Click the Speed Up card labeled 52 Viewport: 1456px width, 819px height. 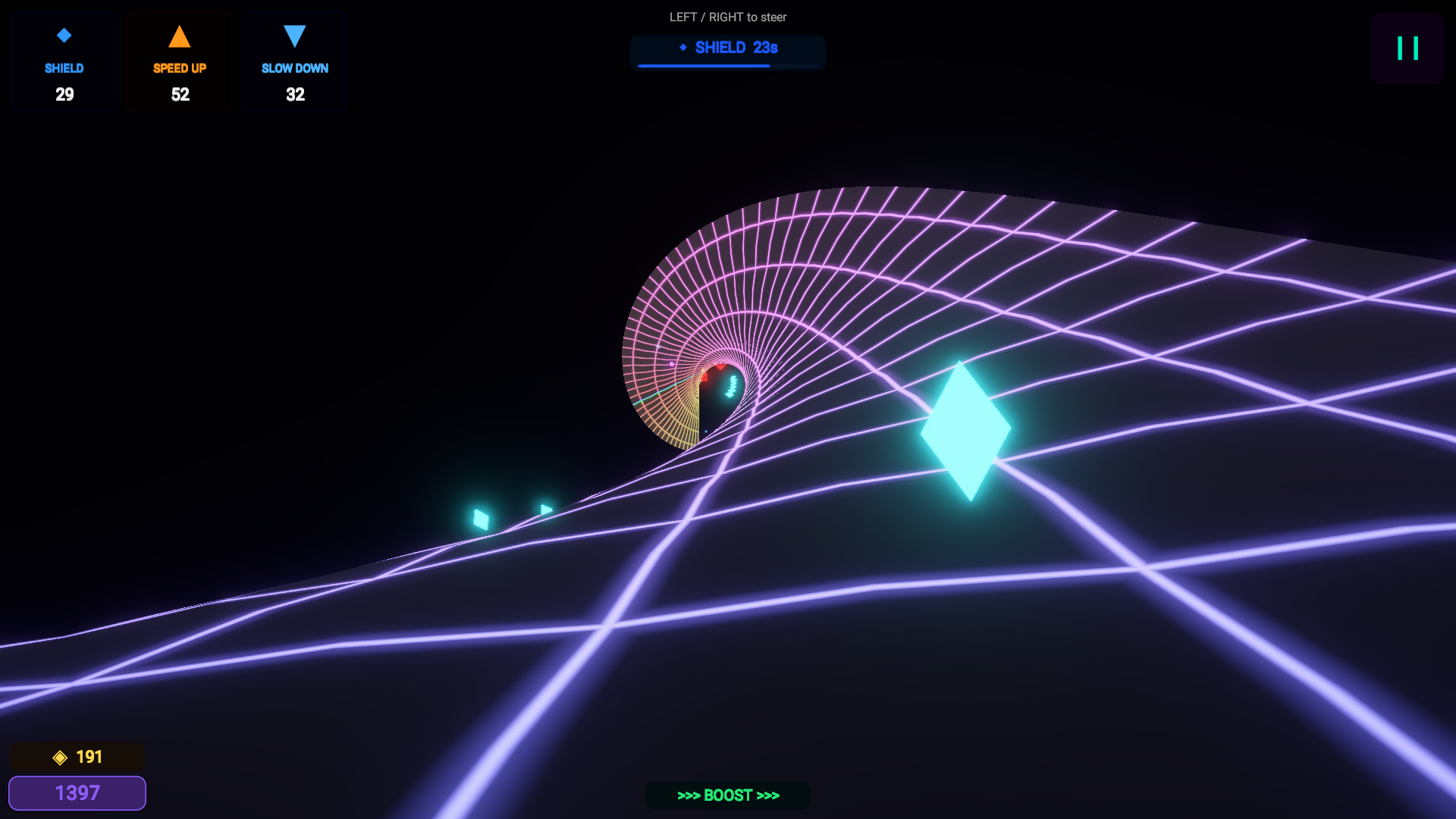click(179, 61)
